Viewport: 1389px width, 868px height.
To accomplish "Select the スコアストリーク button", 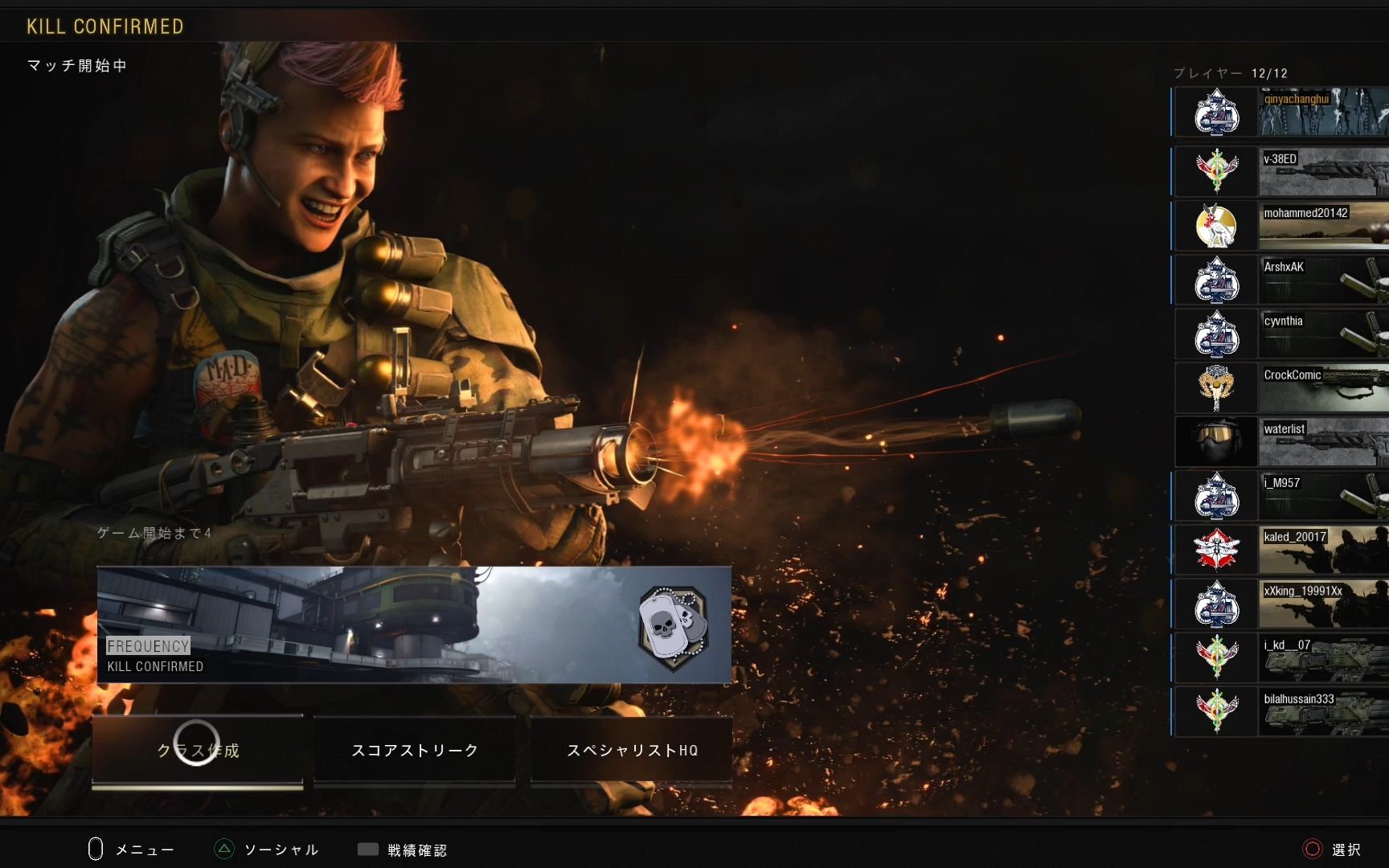I will 415,750.
